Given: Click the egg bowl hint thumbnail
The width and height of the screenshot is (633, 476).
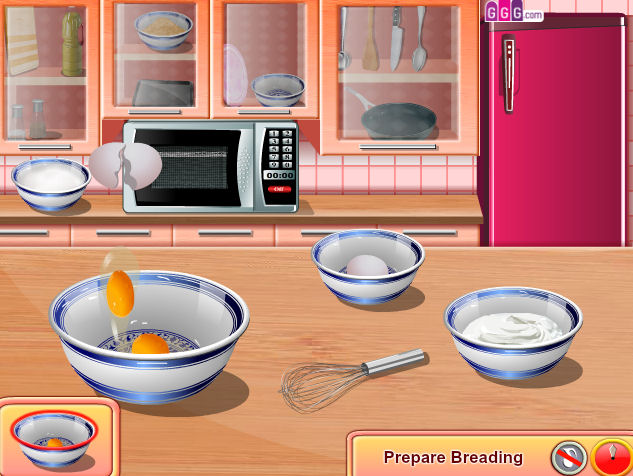Looking at the screenshot, I should (54, 437).
